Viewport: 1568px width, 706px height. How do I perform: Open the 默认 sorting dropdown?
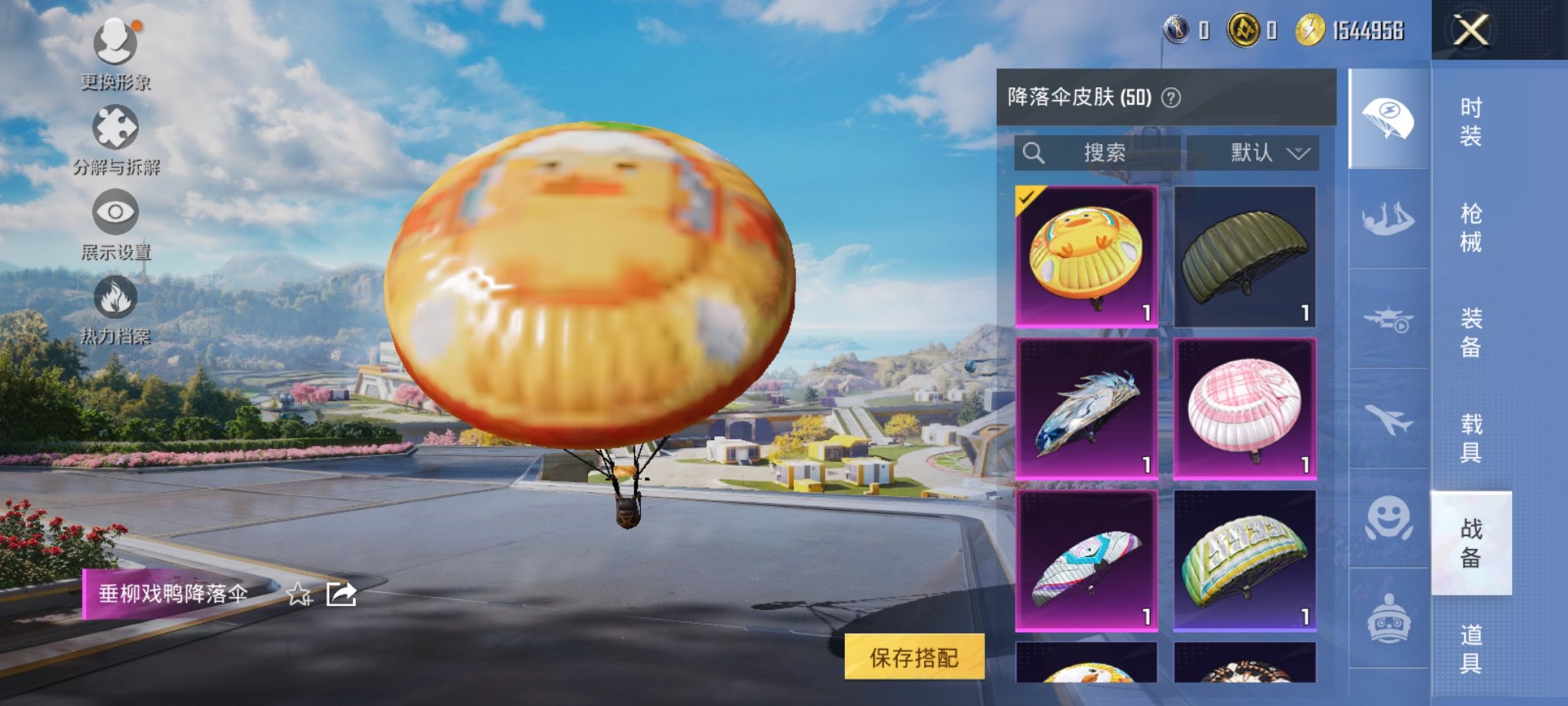[1253, 152]
